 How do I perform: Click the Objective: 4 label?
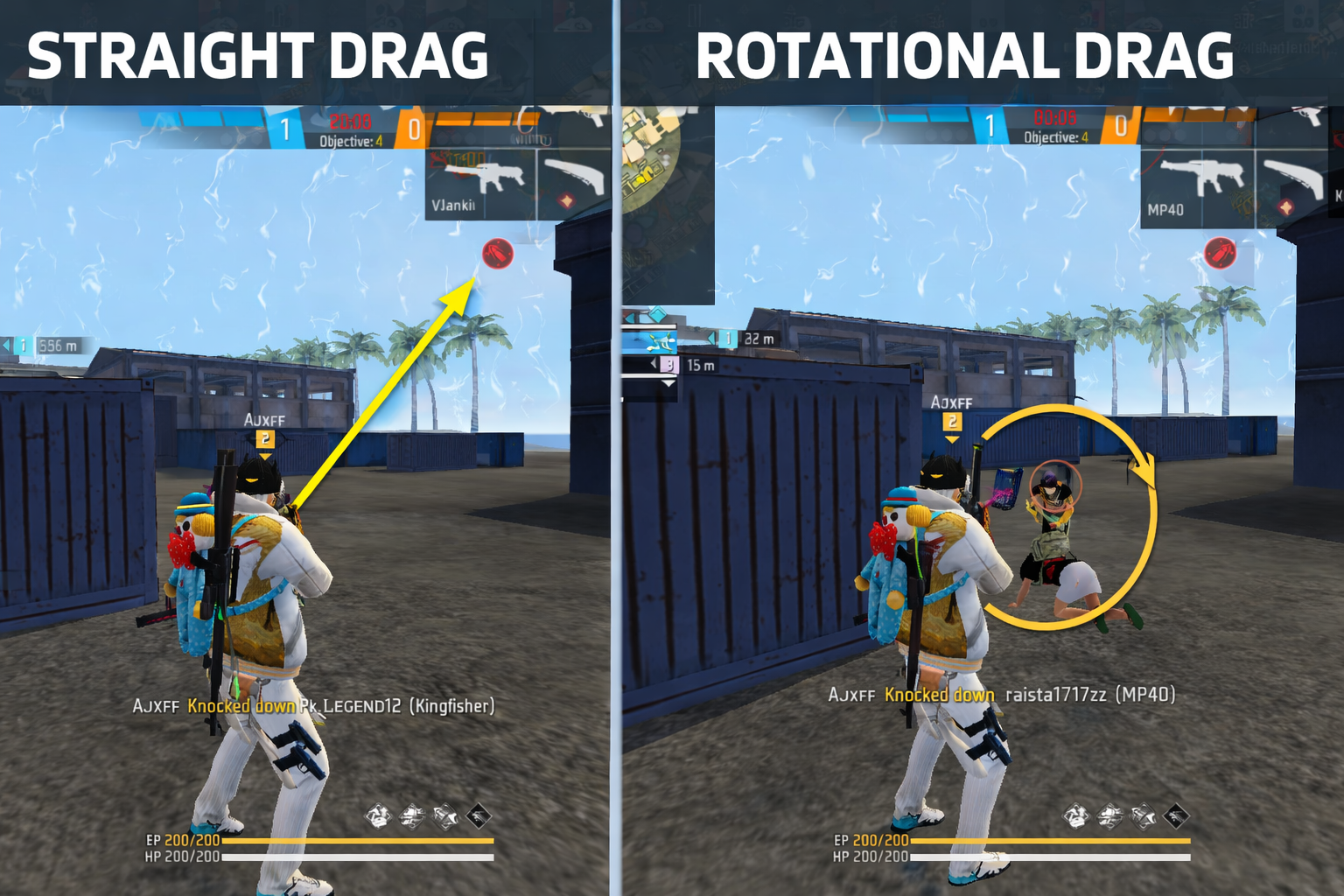[352, 141]
